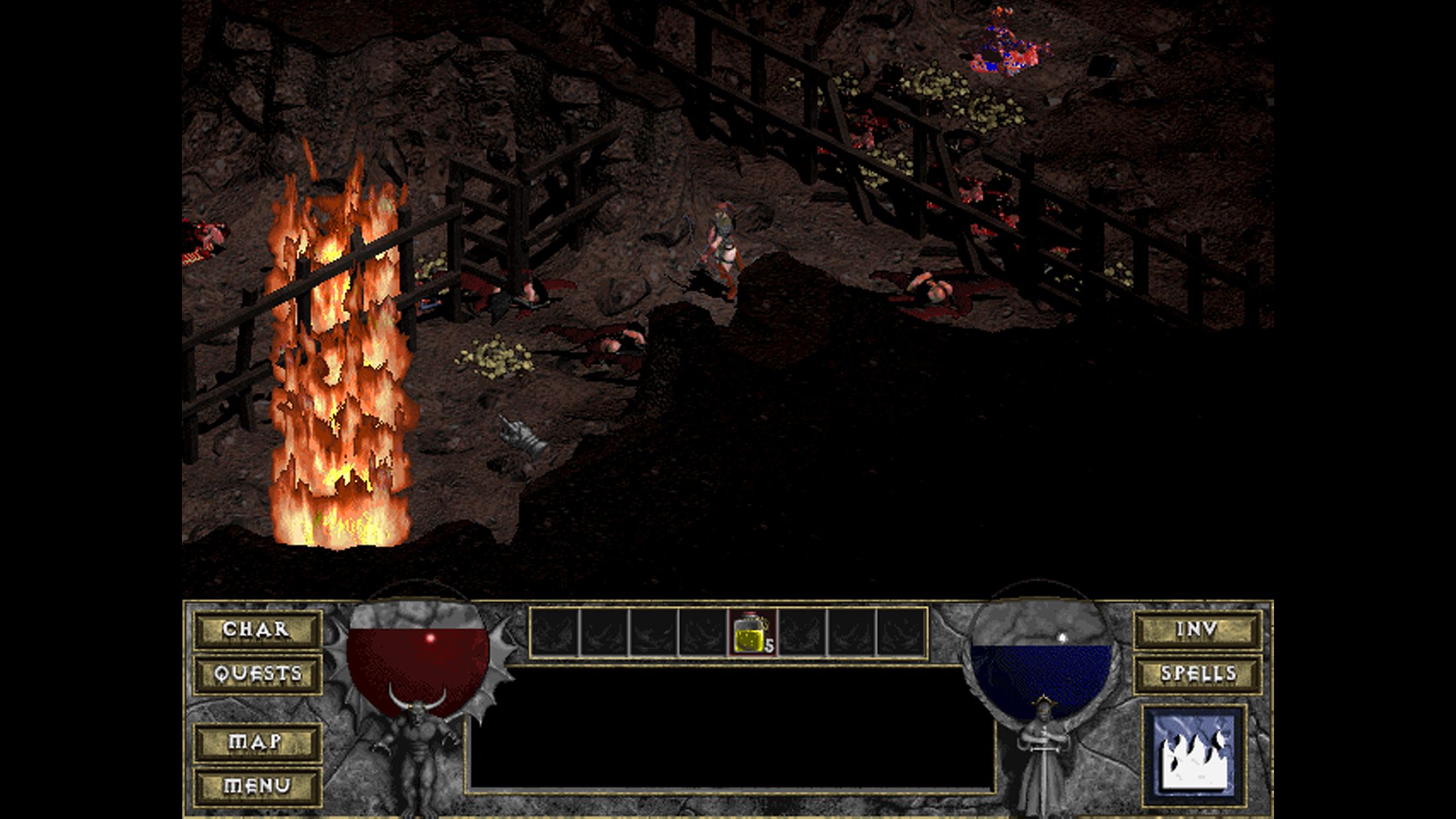The height and width of the screenshot is (819, 1456).
Task: Toggle the MAP overlay
Action: pyautogui.click(x=257, y=742)
